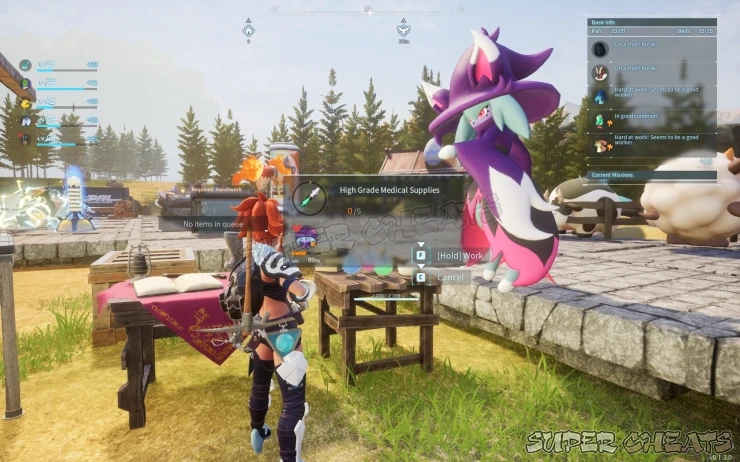Expand the Current Missions section
Screen dimensions: 740x462
pyautogui.click(x=651, y=176)
